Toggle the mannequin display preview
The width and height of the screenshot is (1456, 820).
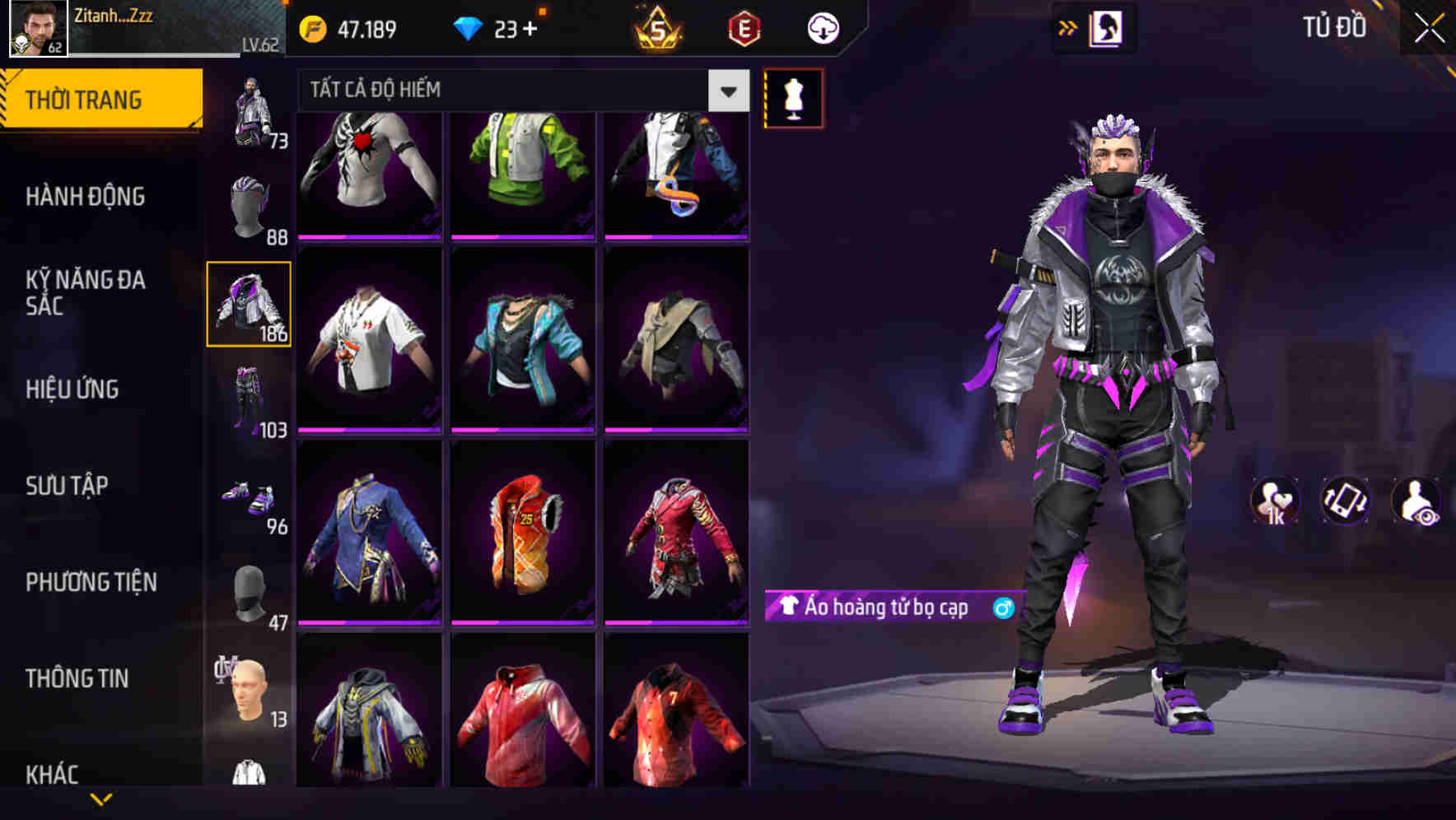792,99
